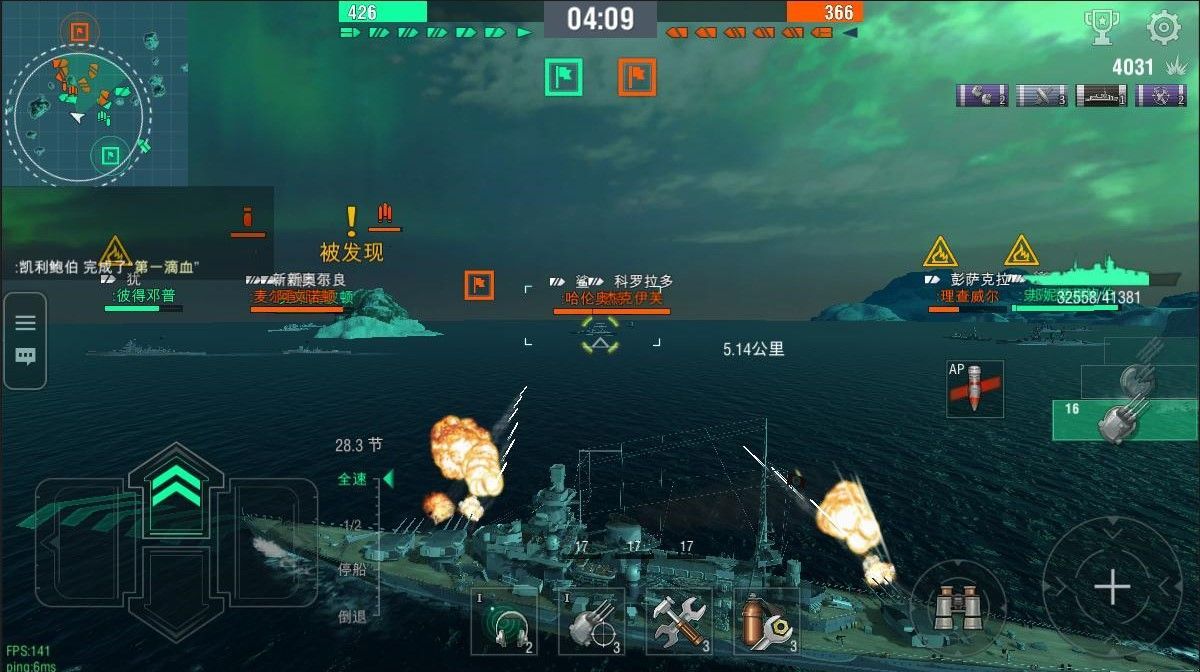
Task: Activate the sonar headphones consumable
Action: pyautogui.click(x=504, y=621)
